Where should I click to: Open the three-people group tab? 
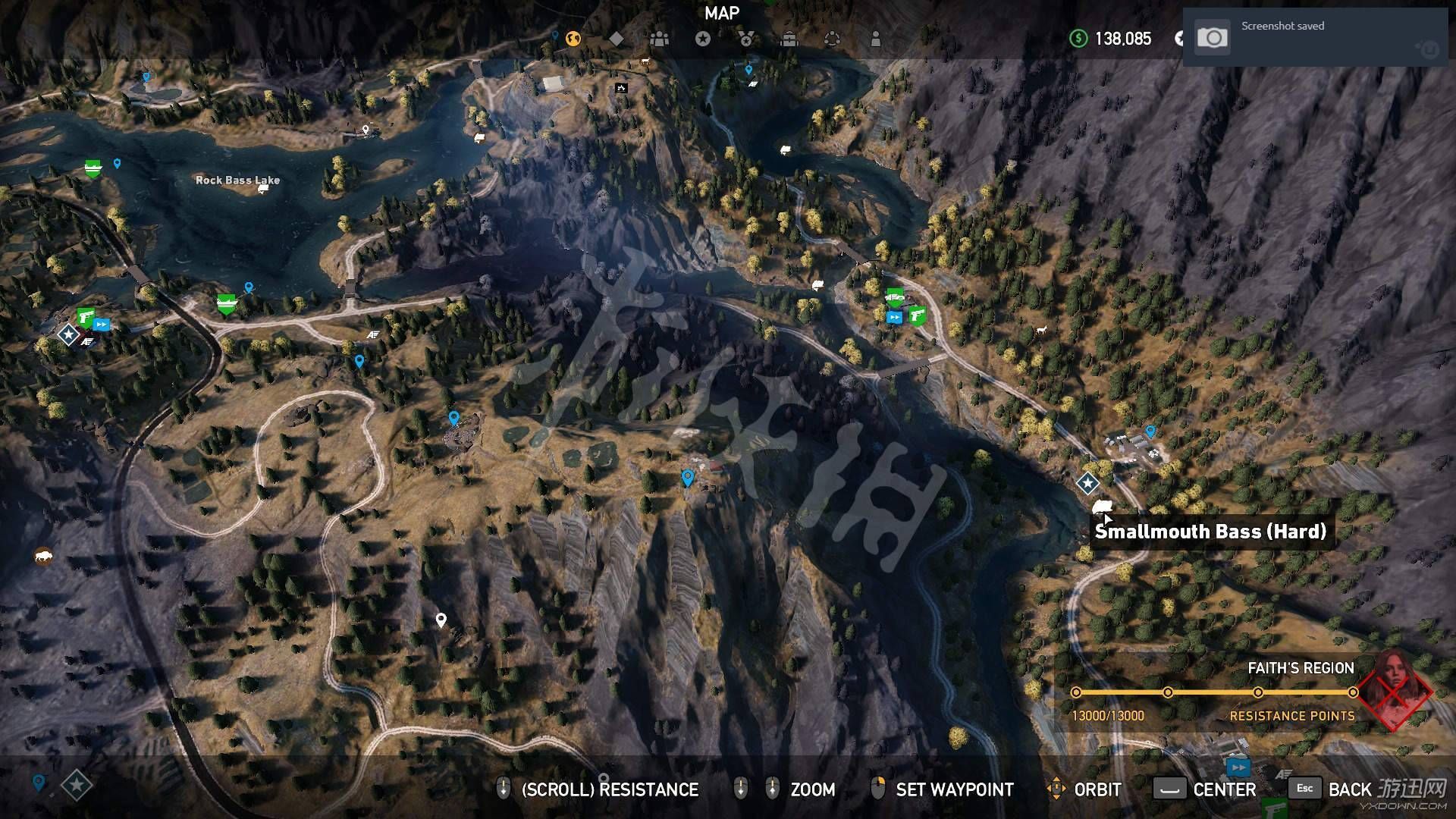click(x=660, y=39)
